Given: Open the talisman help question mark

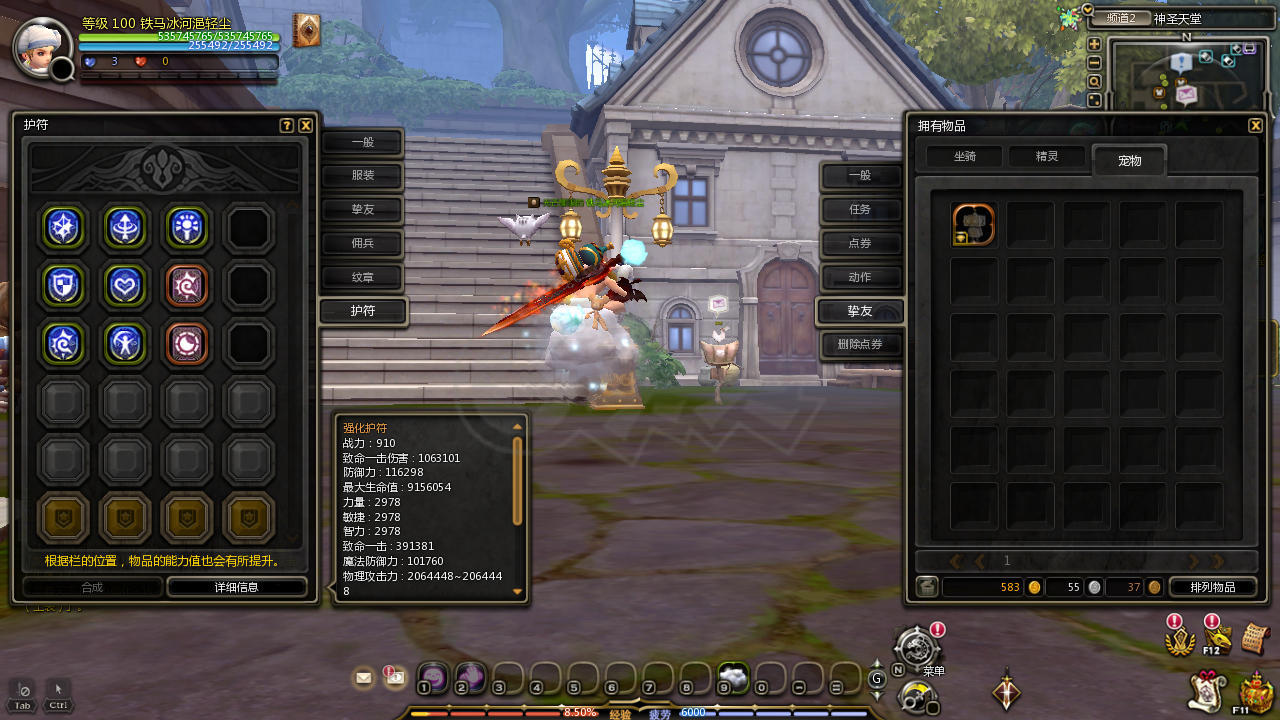Looking at the screenshot, I should tap(287, 126).
